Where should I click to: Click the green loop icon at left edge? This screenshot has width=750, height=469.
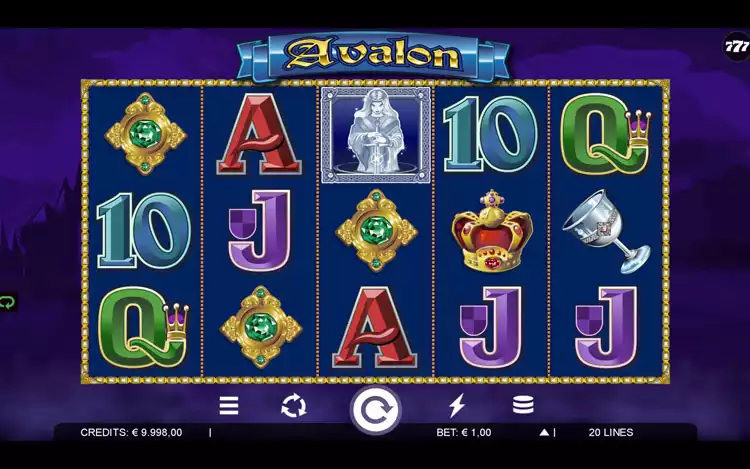[x=8, y=302]
